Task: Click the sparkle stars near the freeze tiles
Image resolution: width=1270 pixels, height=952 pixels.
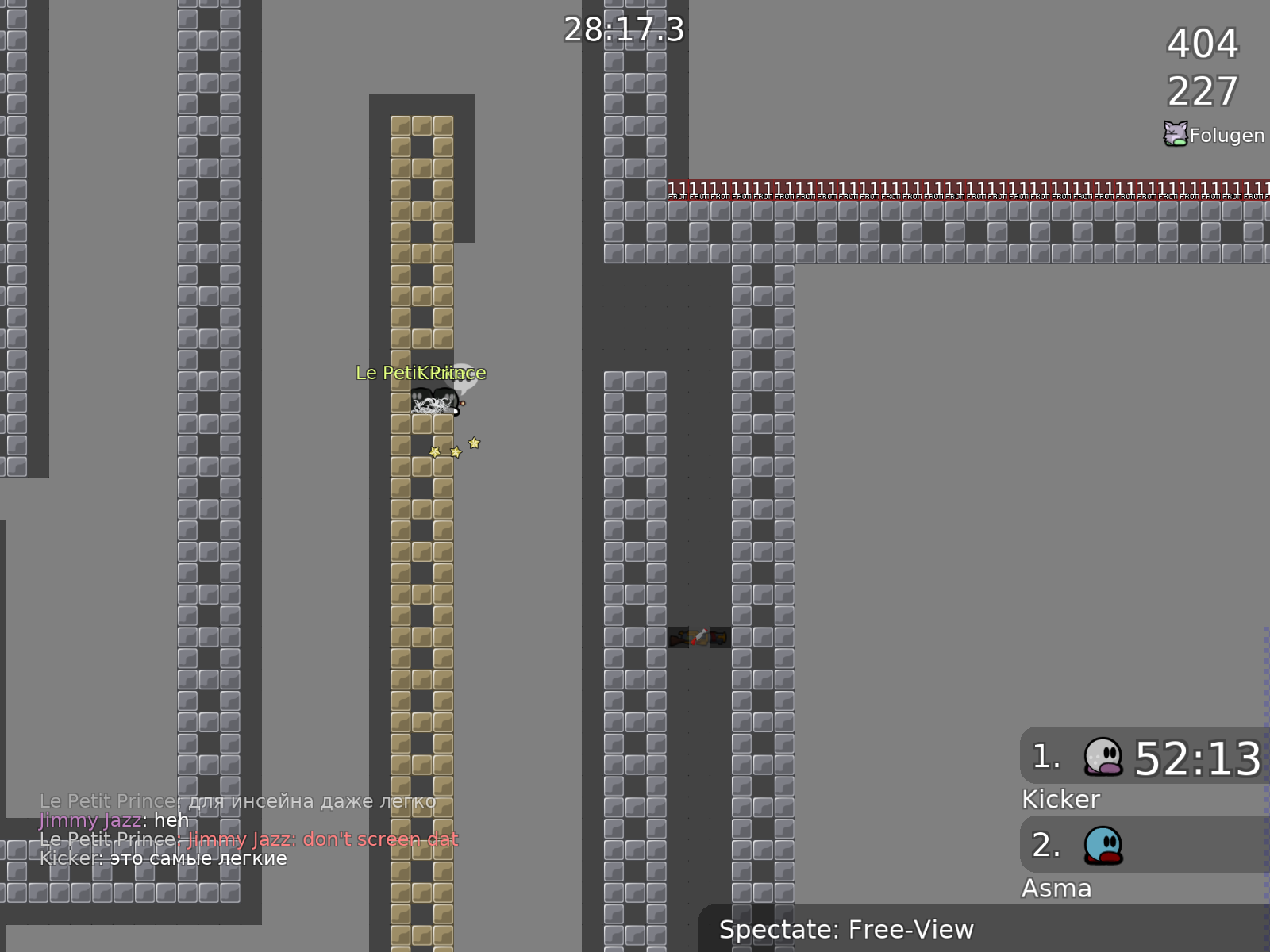Action: 454,450
